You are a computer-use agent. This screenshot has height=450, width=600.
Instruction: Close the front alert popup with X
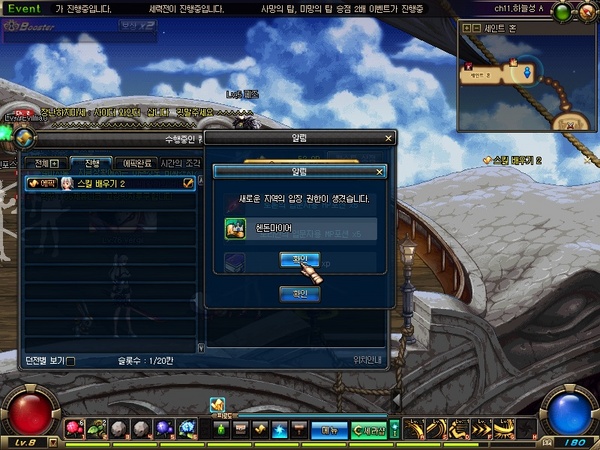coord(380,172)
